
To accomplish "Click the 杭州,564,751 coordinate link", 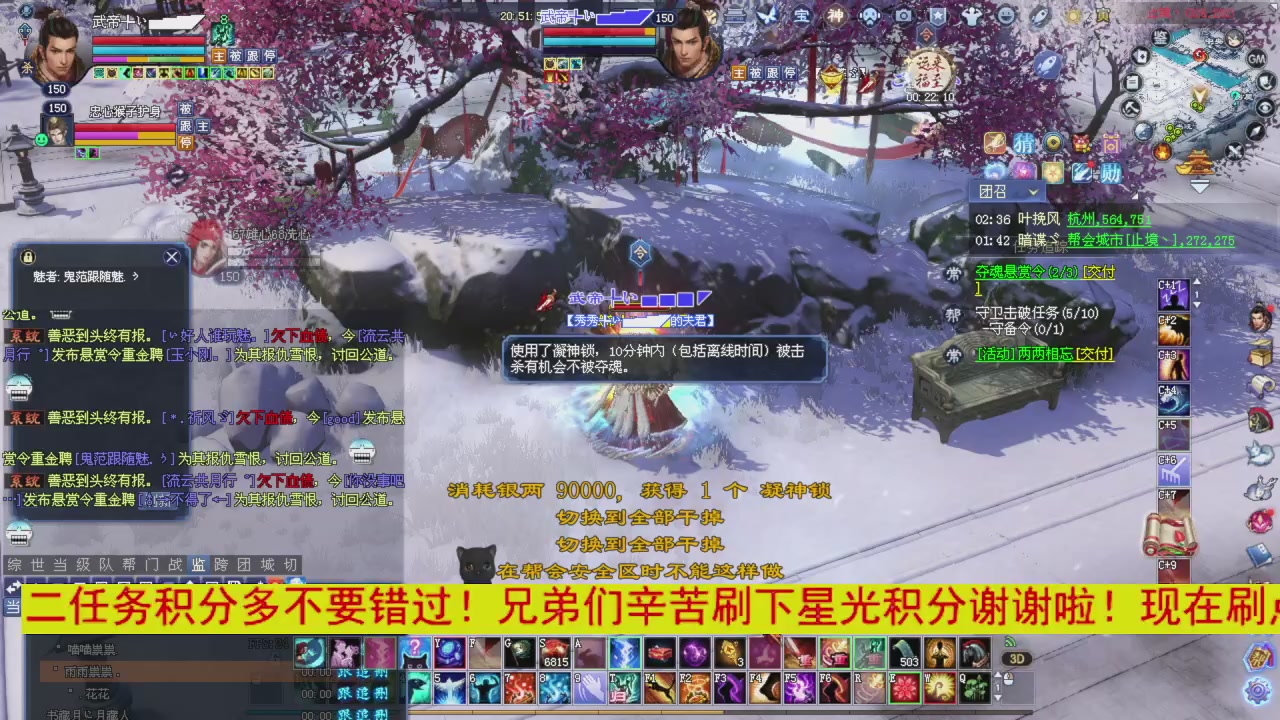I will point(1108,219).
